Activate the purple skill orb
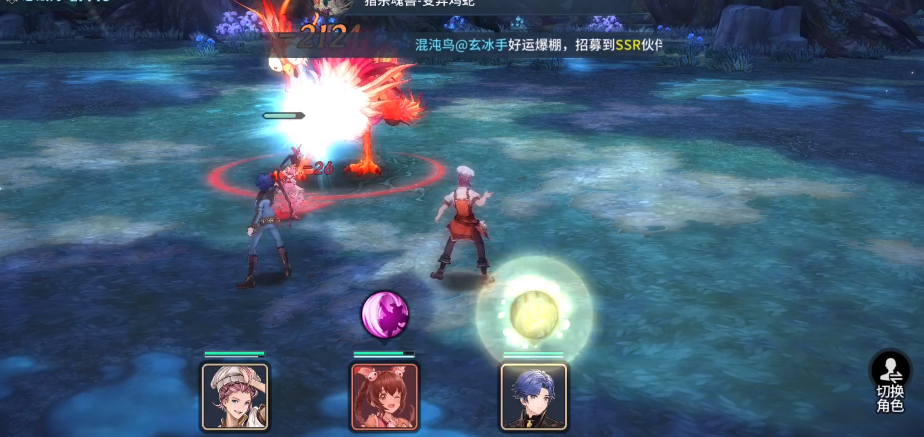The width and height of the screenshot is (924, 437). [385, 315]
